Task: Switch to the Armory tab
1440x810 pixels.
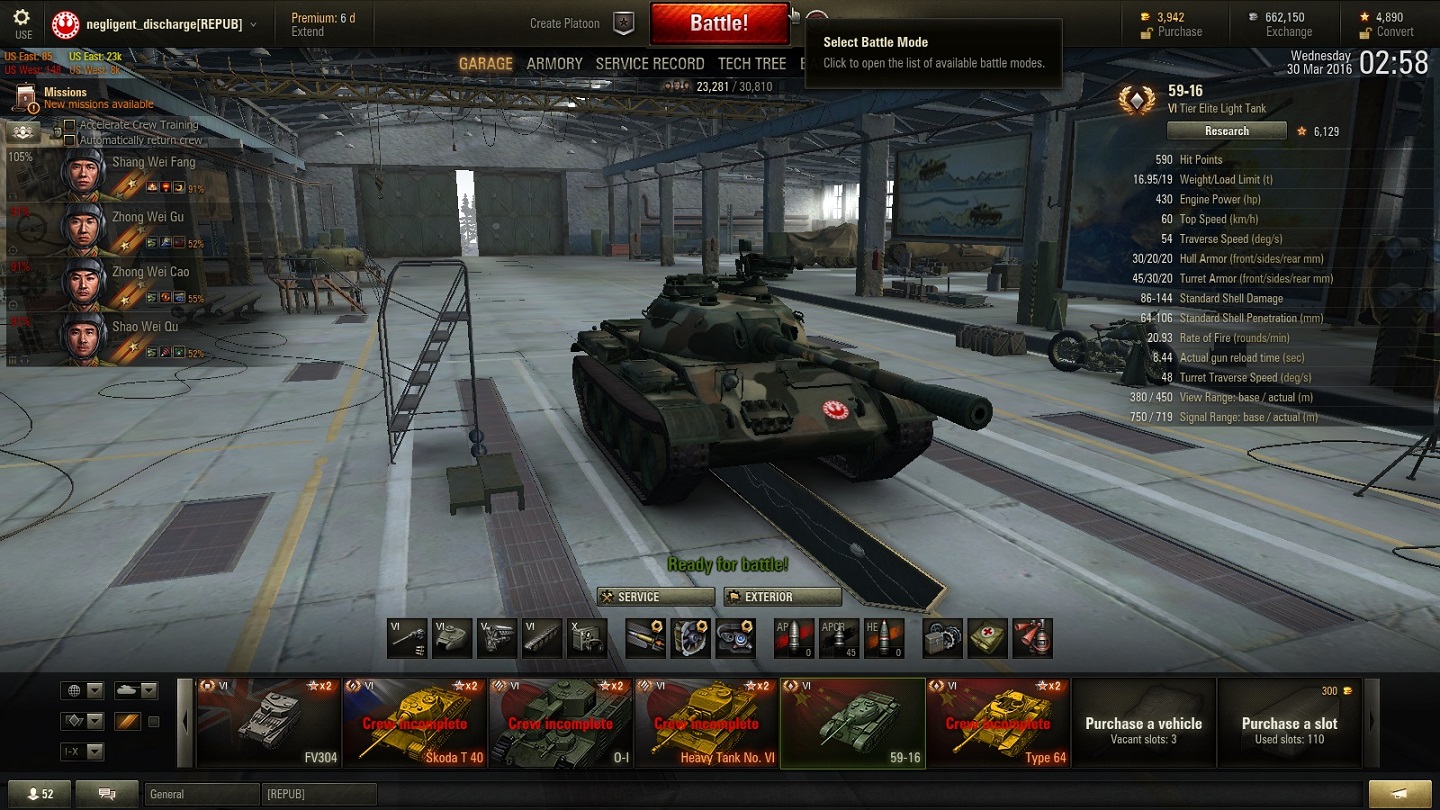Action: pyautogui.click(x=554, y=64)
